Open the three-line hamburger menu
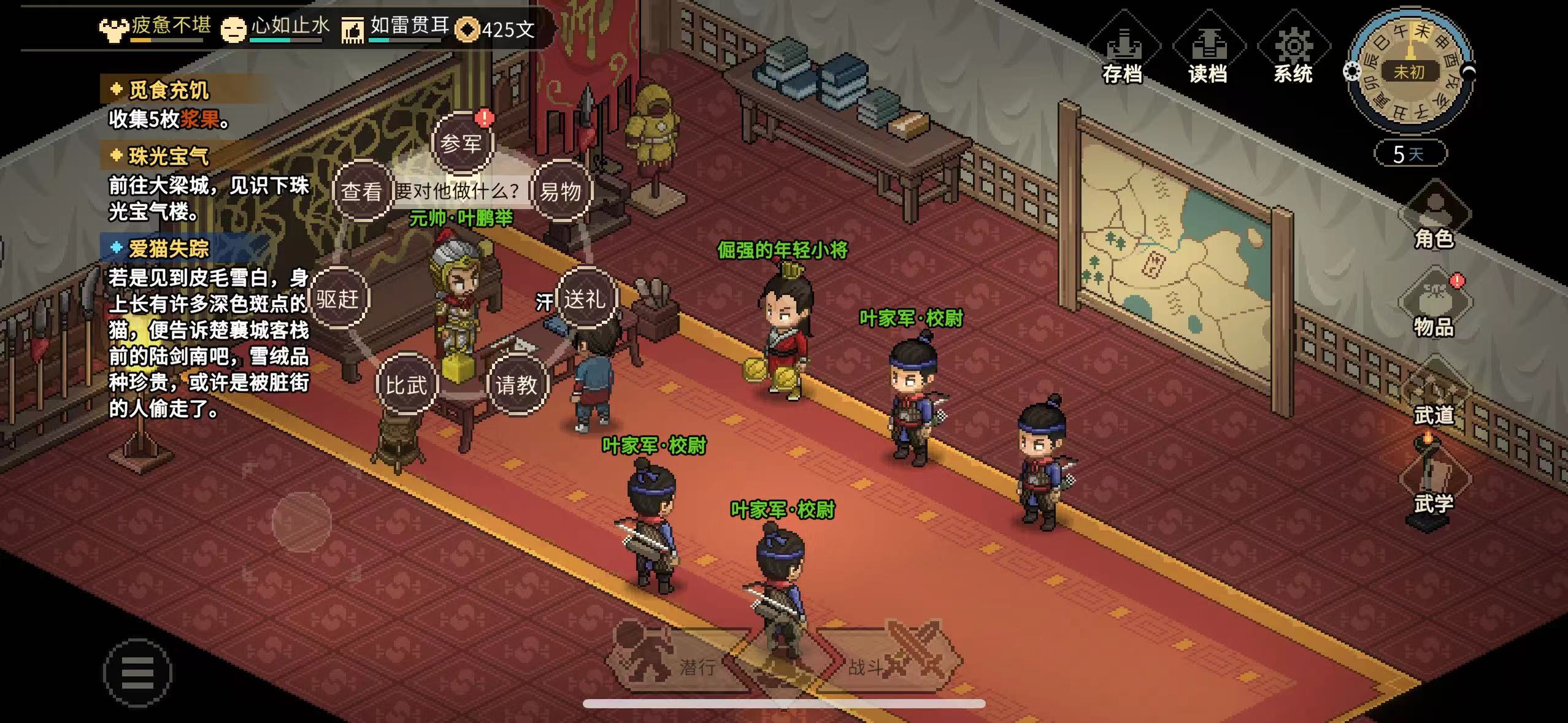The width and height of the screenshot is (1568, 723). pyautogui.click(x=137, y=673)
